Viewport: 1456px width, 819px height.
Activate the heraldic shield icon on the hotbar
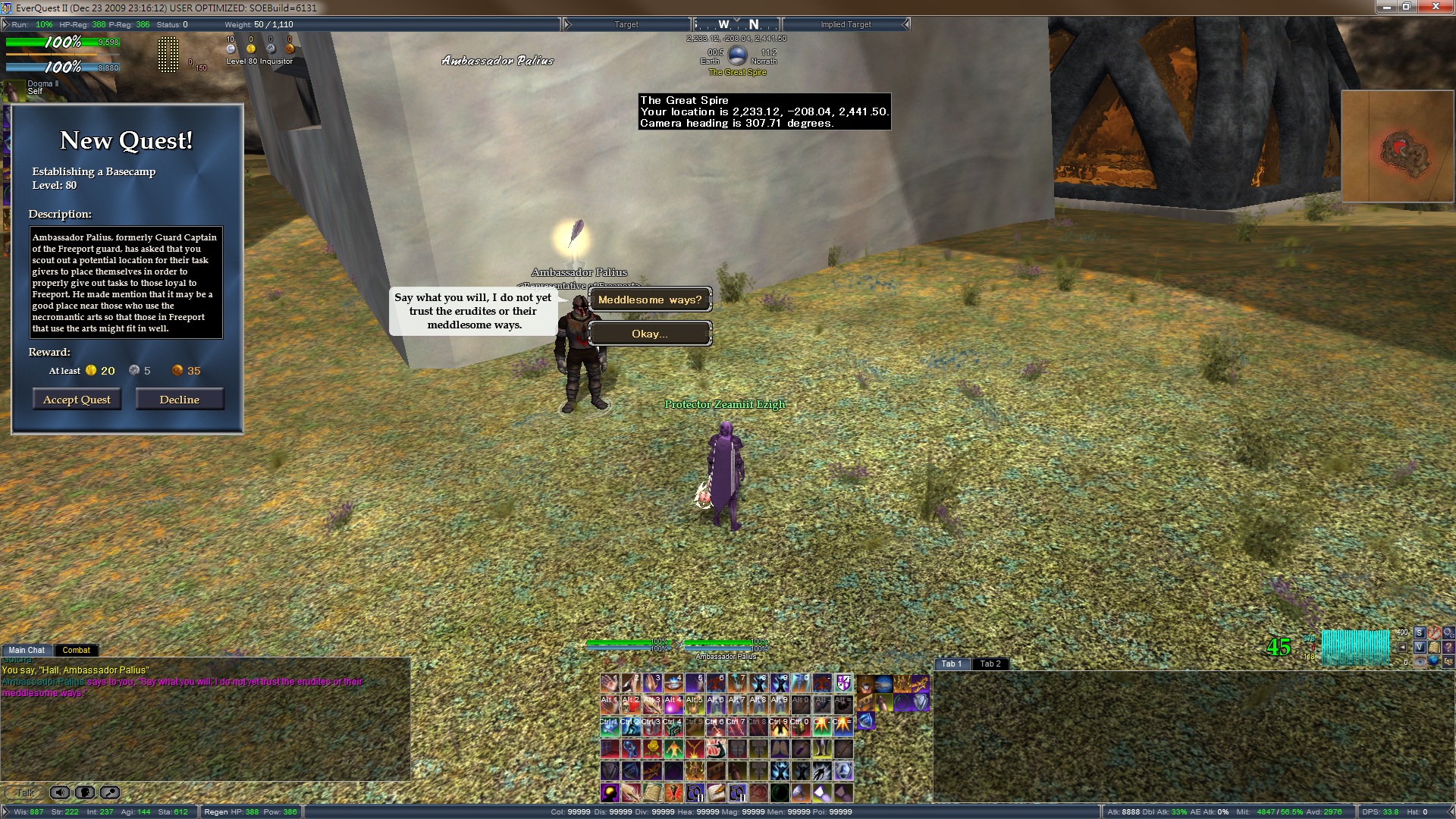pos(843,682)
